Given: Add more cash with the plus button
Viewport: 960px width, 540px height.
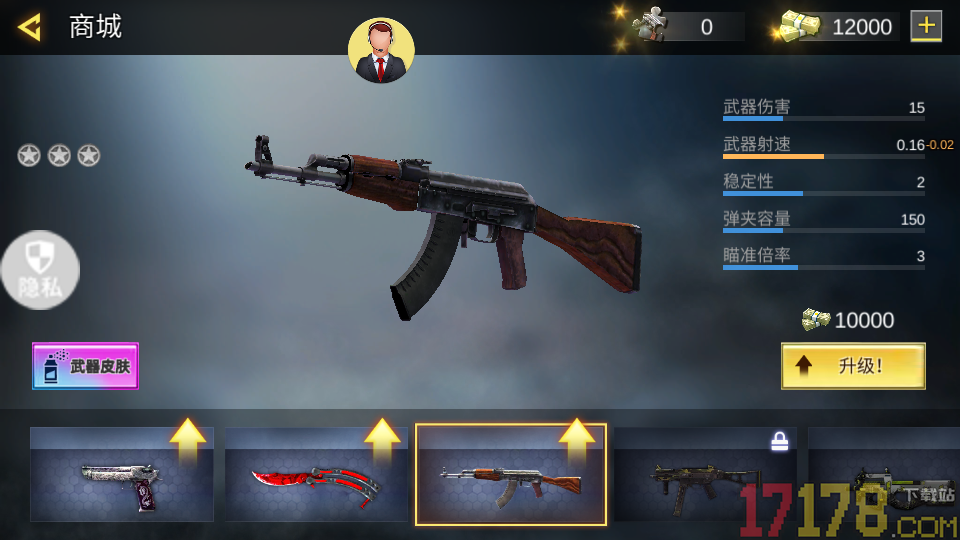Looking at the screenshot, I should click(926, 26).
